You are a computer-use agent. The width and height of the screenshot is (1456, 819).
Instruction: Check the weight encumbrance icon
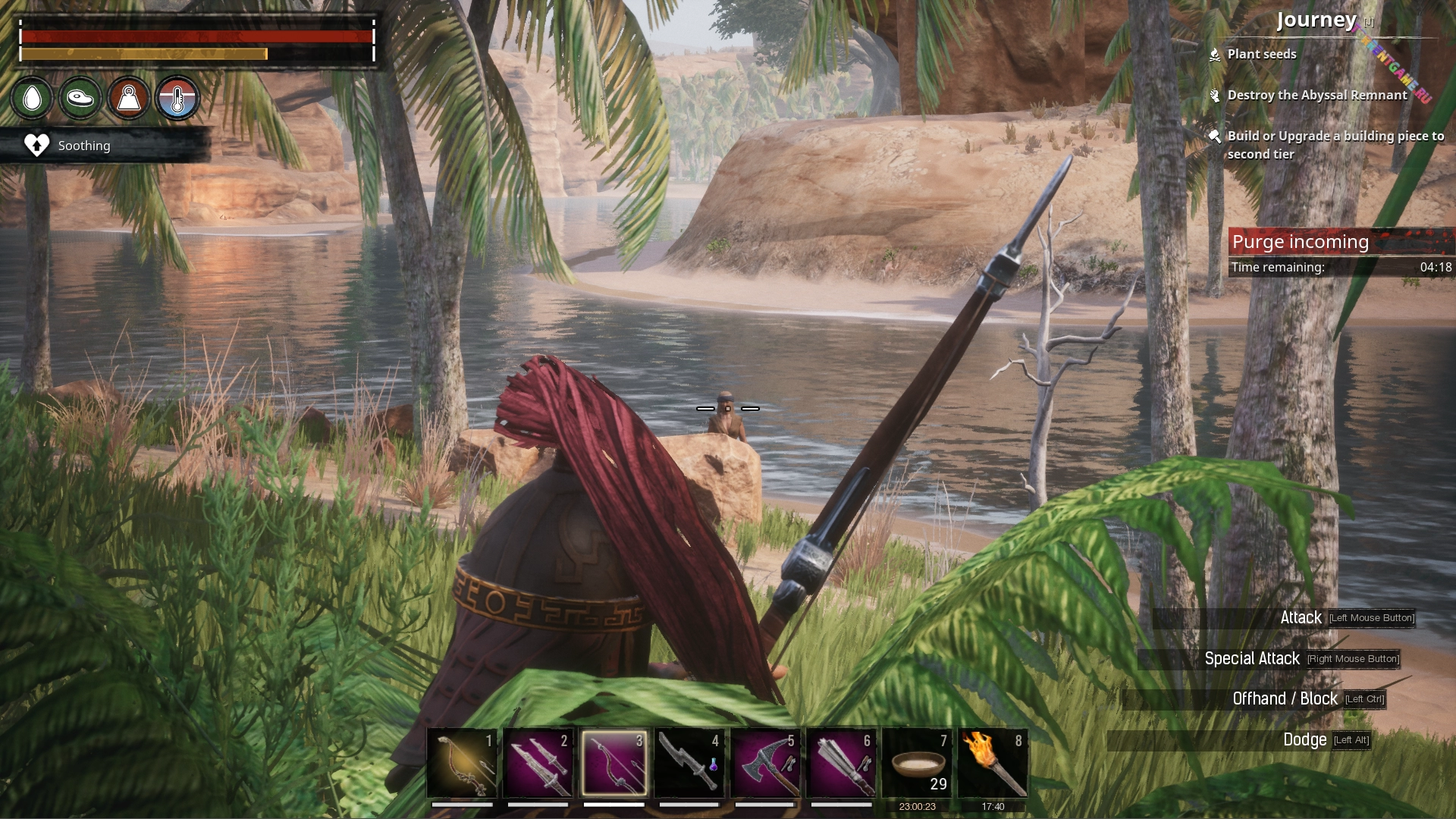[129, 98]
